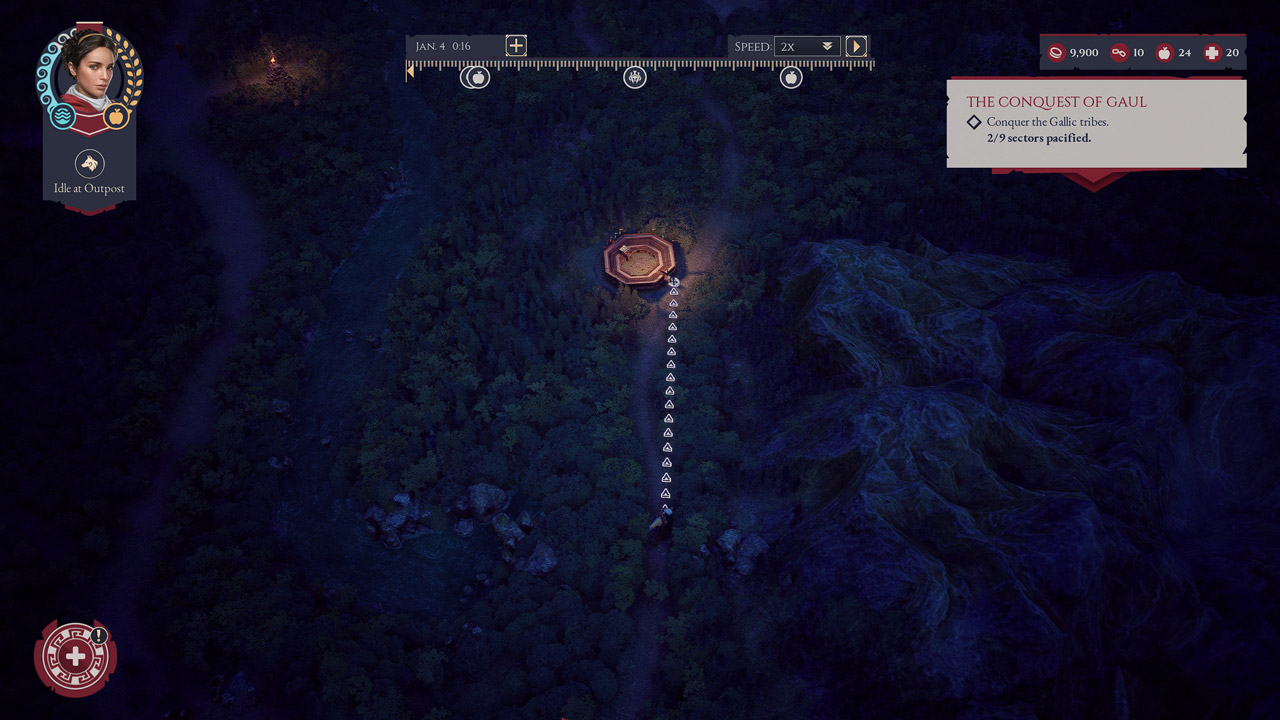The width and height of the screenshot is (1280, 720).
Task: Click the apple rations icon beside the portrait
Action: coord(117,116)
